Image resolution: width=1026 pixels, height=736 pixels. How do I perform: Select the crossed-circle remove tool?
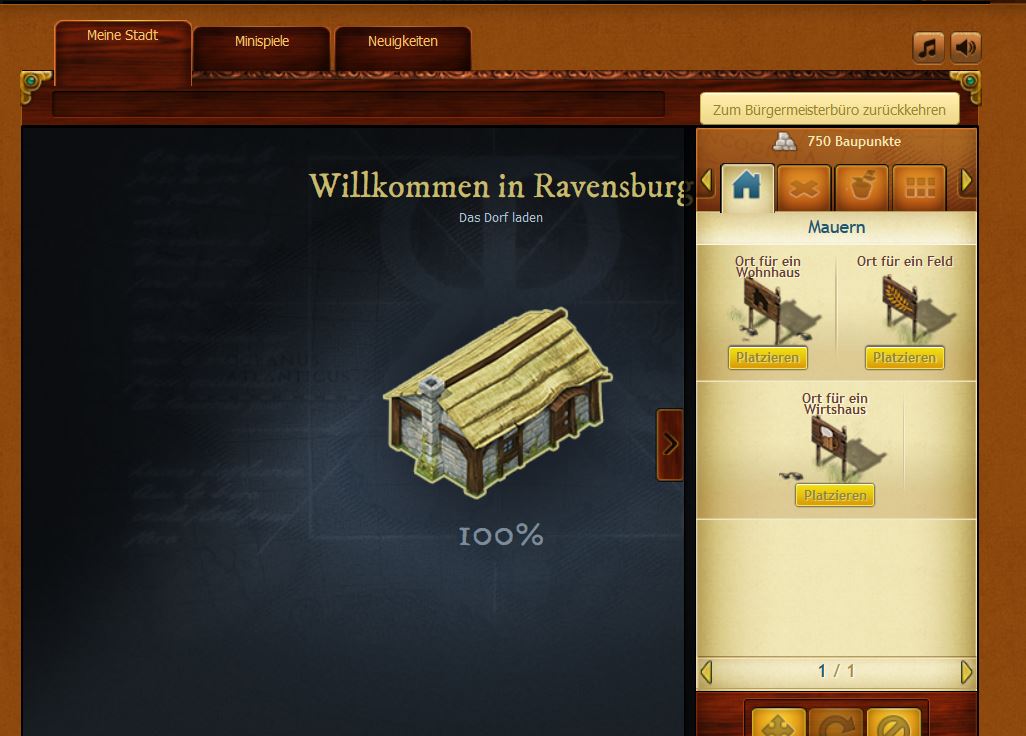pos(892,724)
